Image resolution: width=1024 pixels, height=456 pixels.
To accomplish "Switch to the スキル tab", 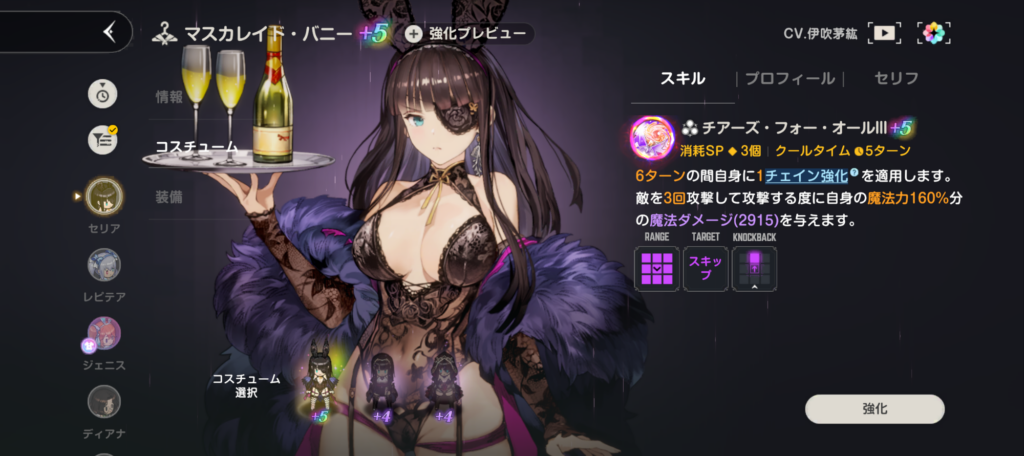I will coord(683,78).
